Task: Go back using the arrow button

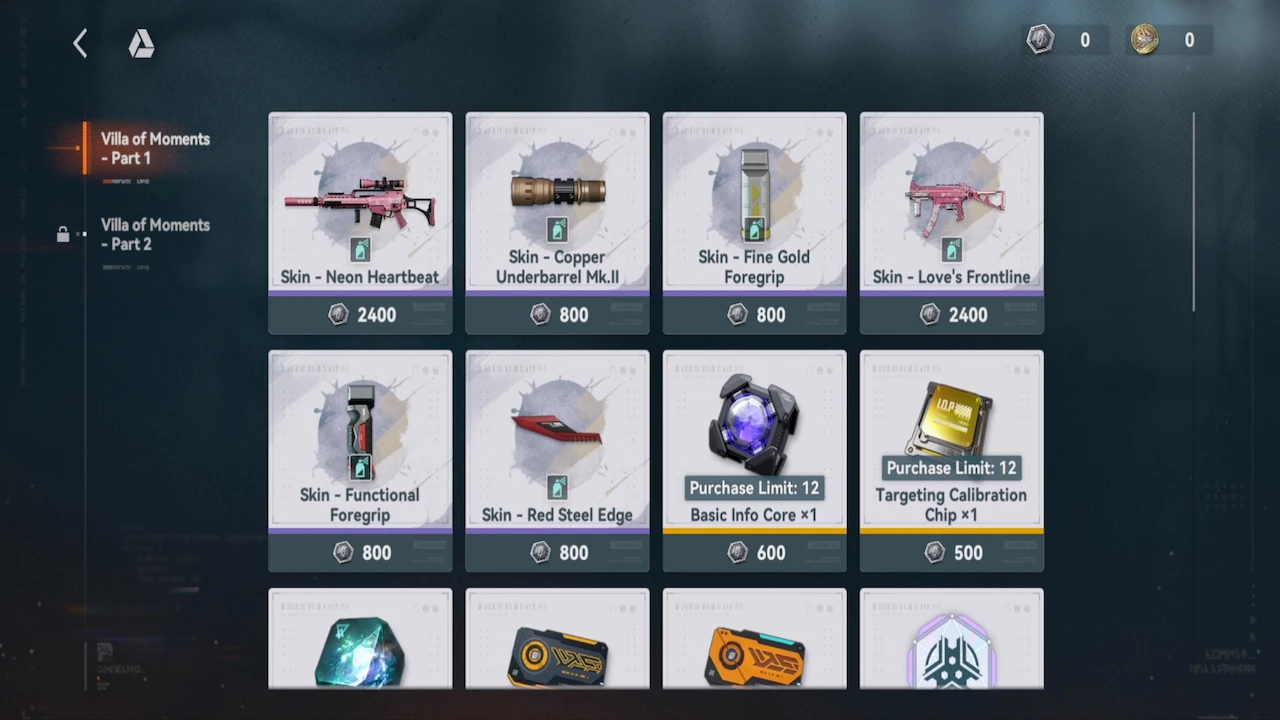Action: [x=80, y=43]
